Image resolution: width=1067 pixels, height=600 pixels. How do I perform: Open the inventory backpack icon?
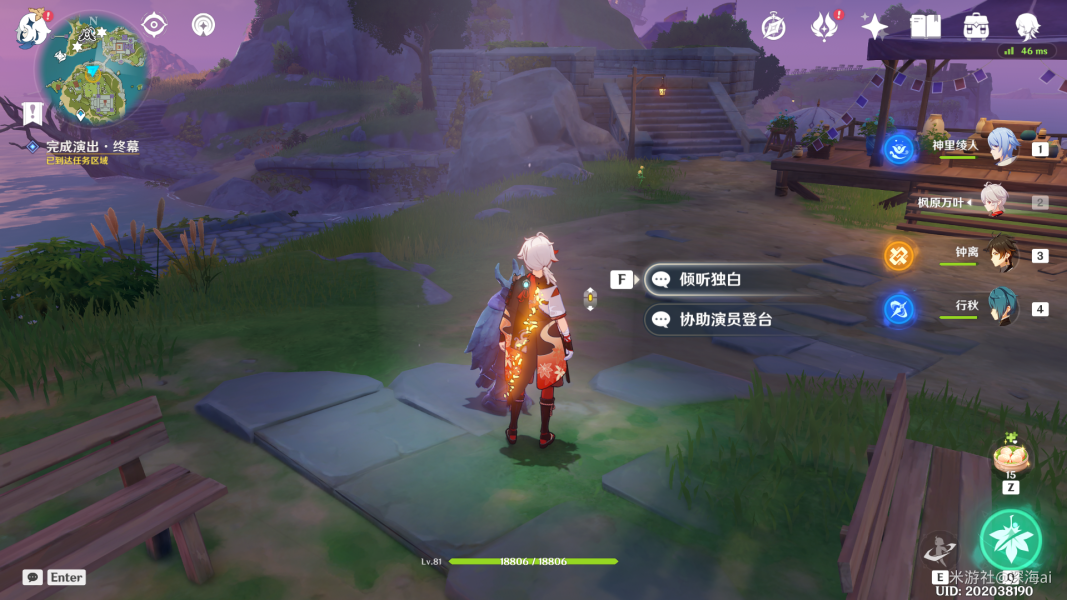(x=976, y=27)
